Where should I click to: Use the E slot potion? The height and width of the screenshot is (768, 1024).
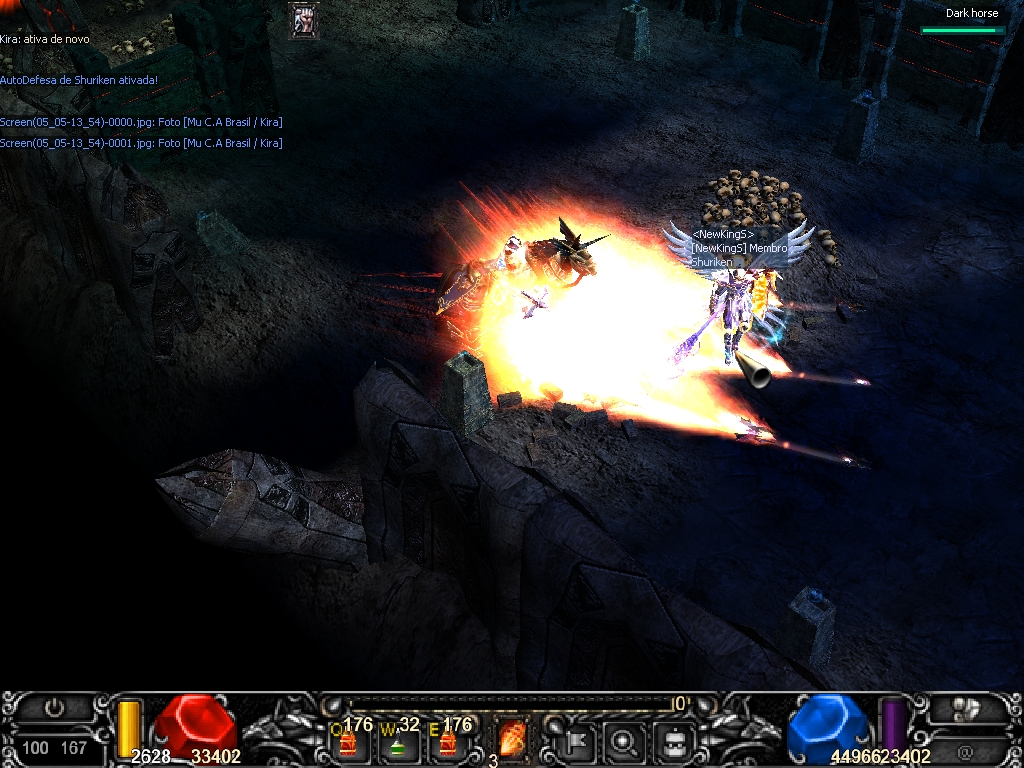point(447,743)
